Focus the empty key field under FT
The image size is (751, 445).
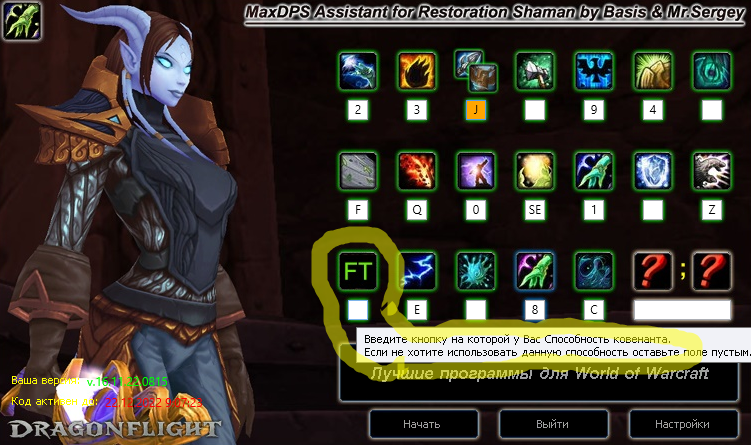coord(359,309)
